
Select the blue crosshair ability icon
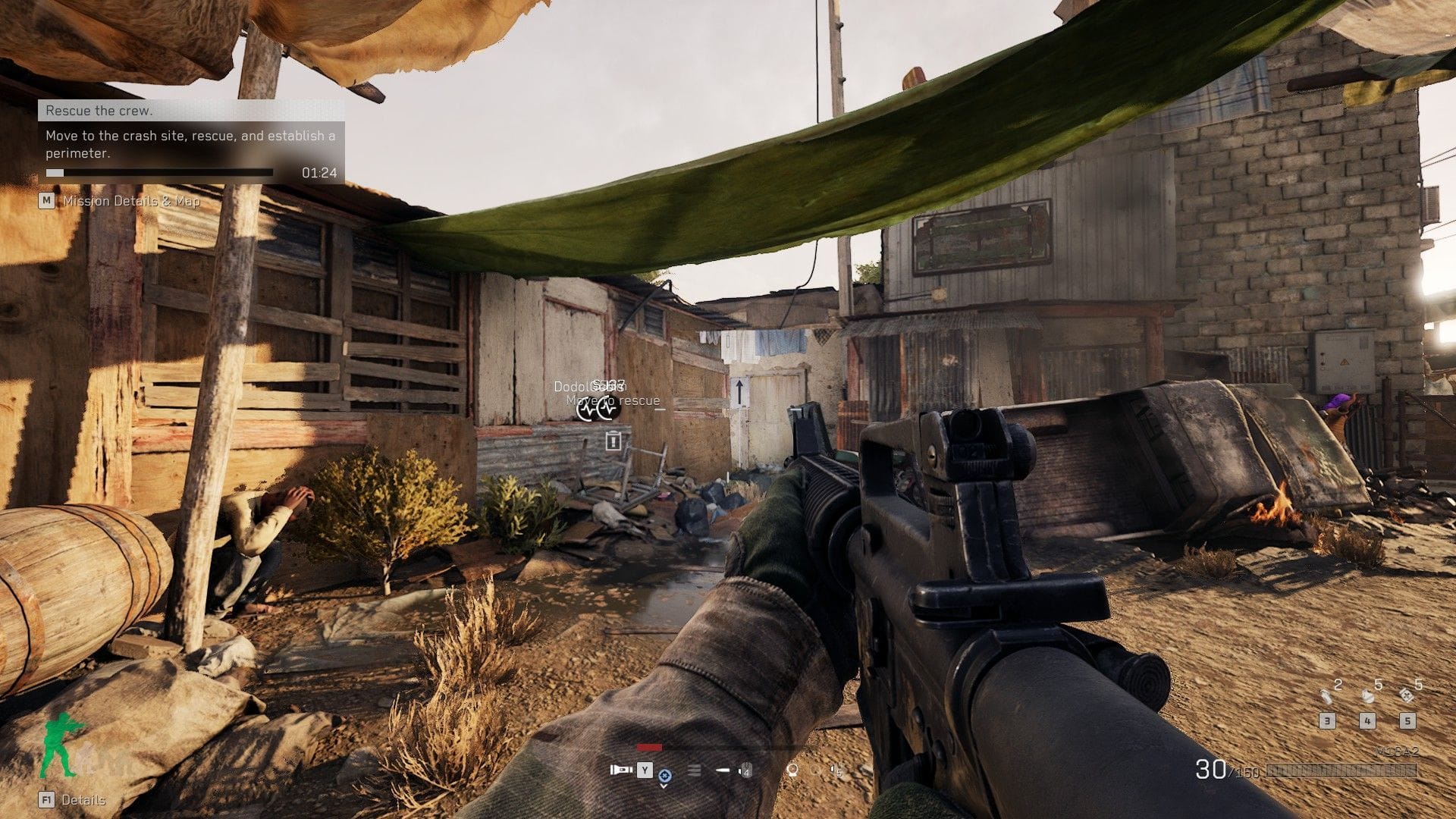[x=665, y=775]
